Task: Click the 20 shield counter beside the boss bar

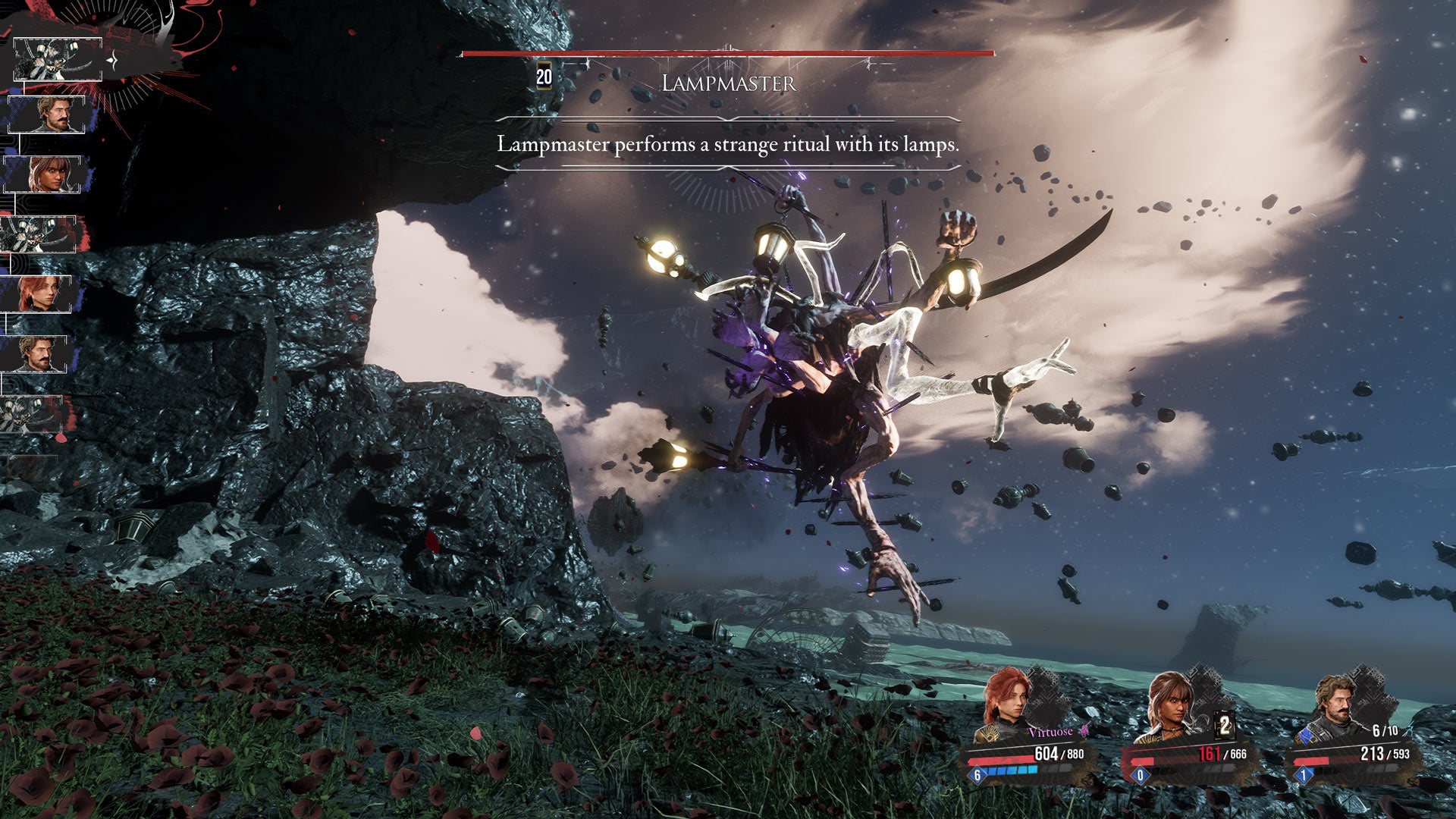Action: pyautogui.click(x=543, y=76)
